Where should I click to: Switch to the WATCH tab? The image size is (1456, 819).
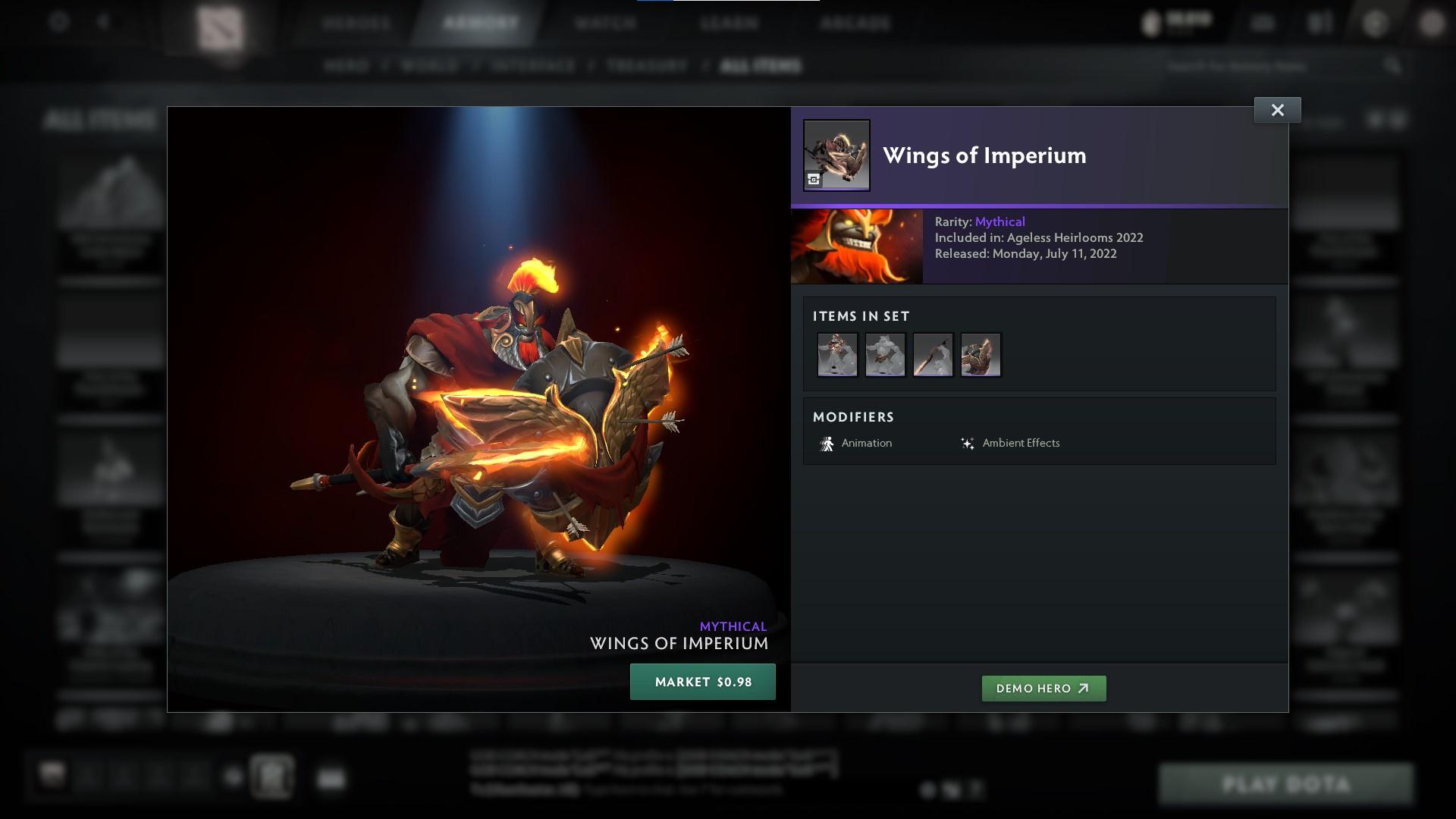(604, 23)
